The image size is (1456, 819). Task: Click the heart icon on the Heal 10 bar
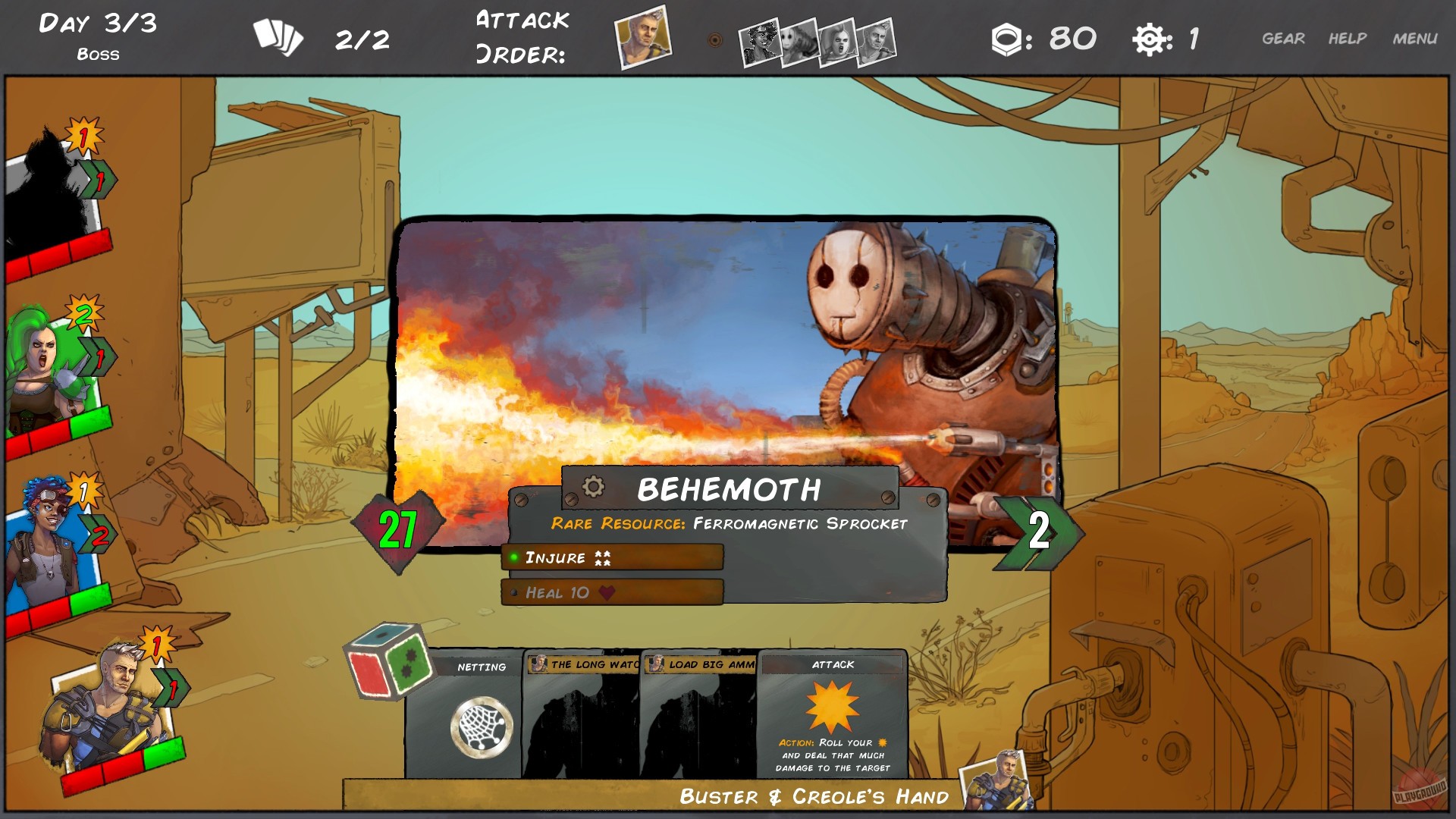[x=605, y=593]
